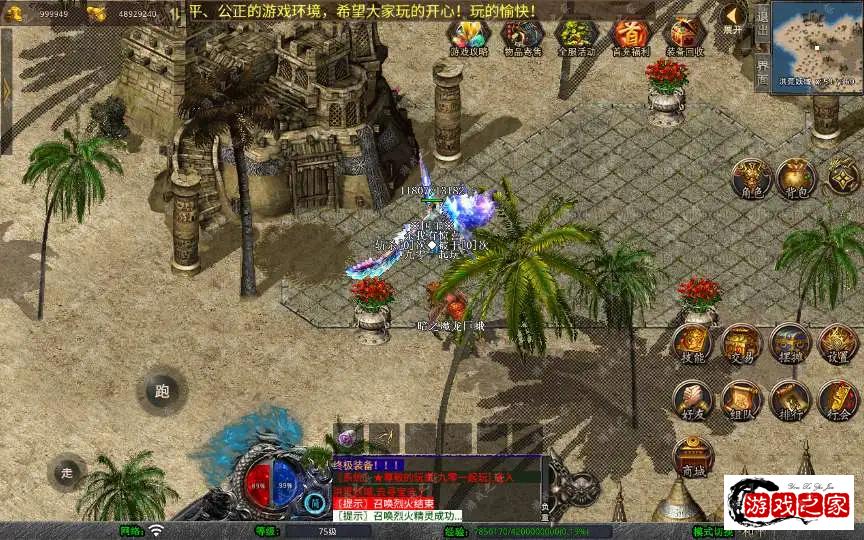The height and width of the screenshot is (540, 864).
Task: Open the 商城 shop
Action: 692,456
